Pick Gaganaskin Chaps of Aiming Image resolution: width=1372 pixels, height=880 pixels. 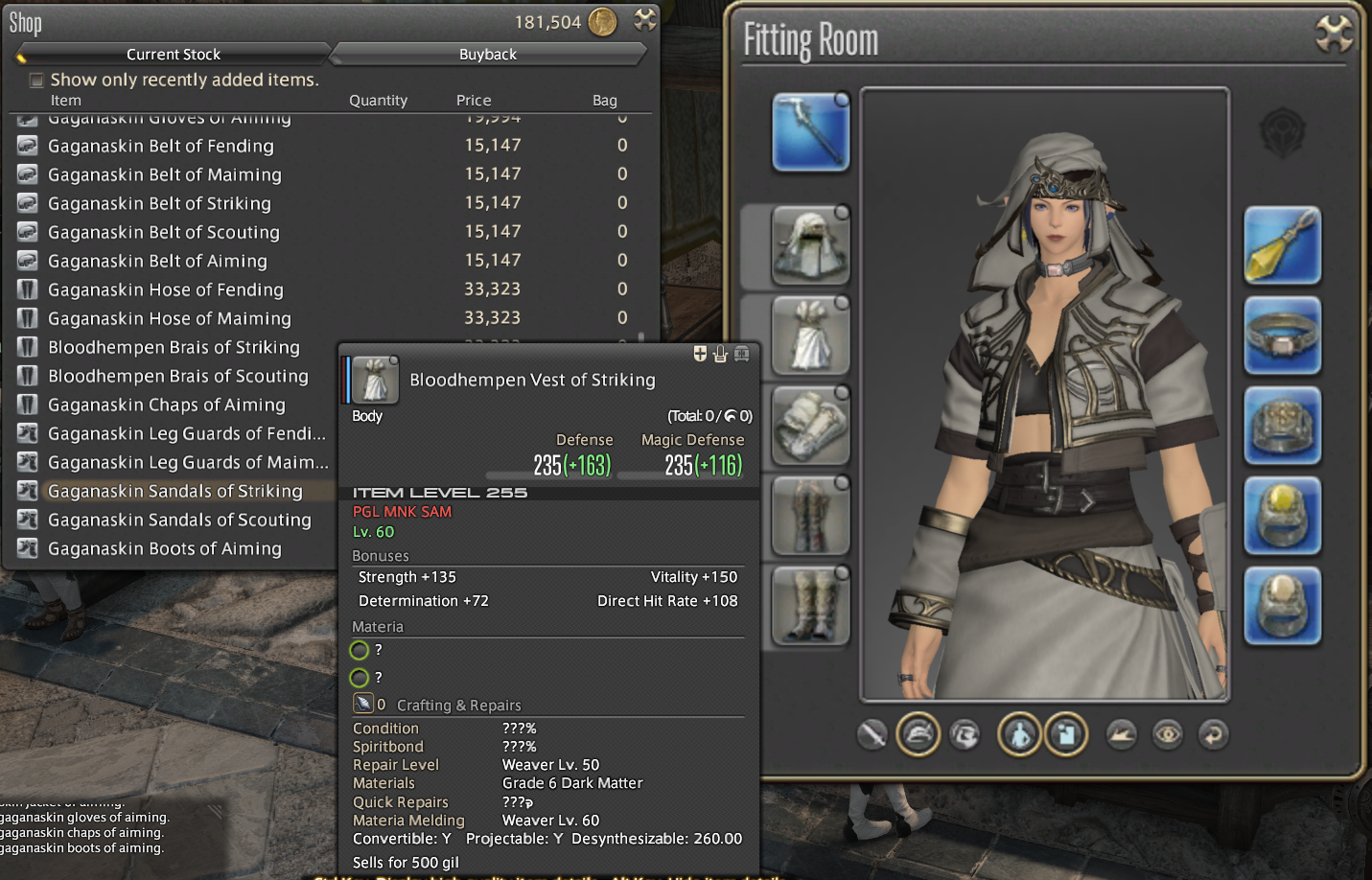167,405
